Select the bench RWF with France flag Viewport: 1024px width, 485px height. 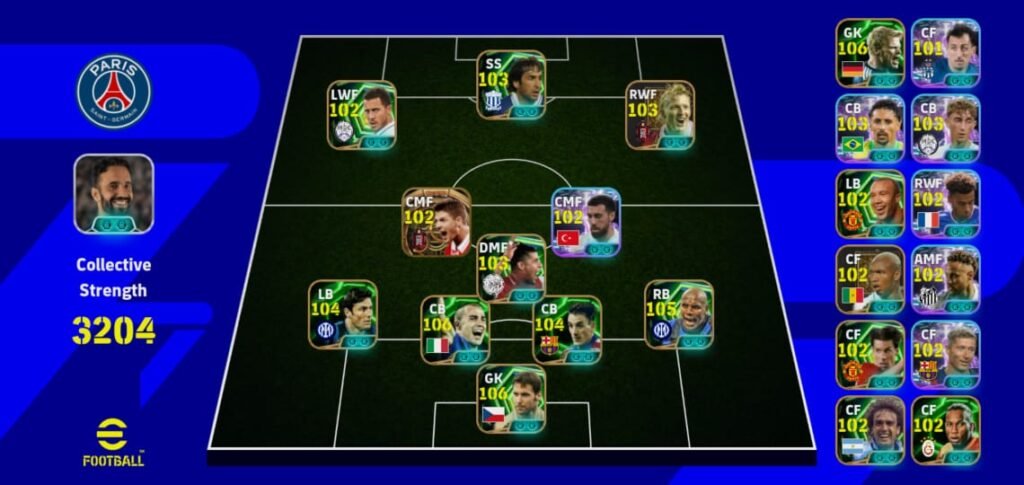tap(945, 203)
